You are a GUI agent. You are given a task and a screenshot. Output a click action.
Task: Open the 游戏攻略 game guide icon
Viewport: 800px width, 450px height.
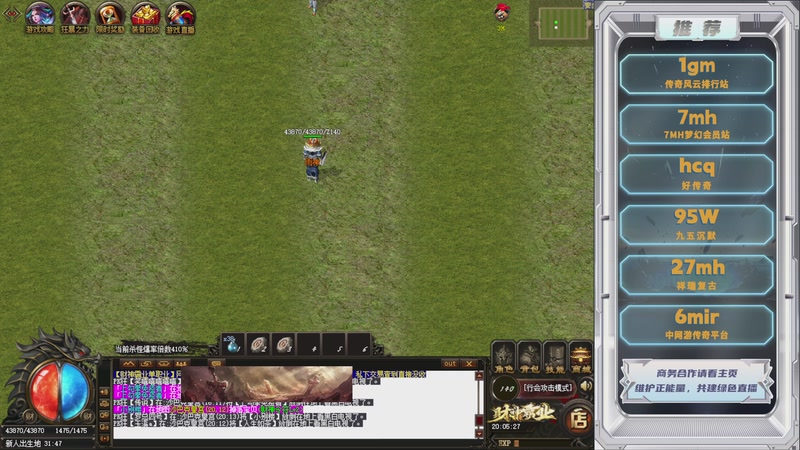click(40, 14)
